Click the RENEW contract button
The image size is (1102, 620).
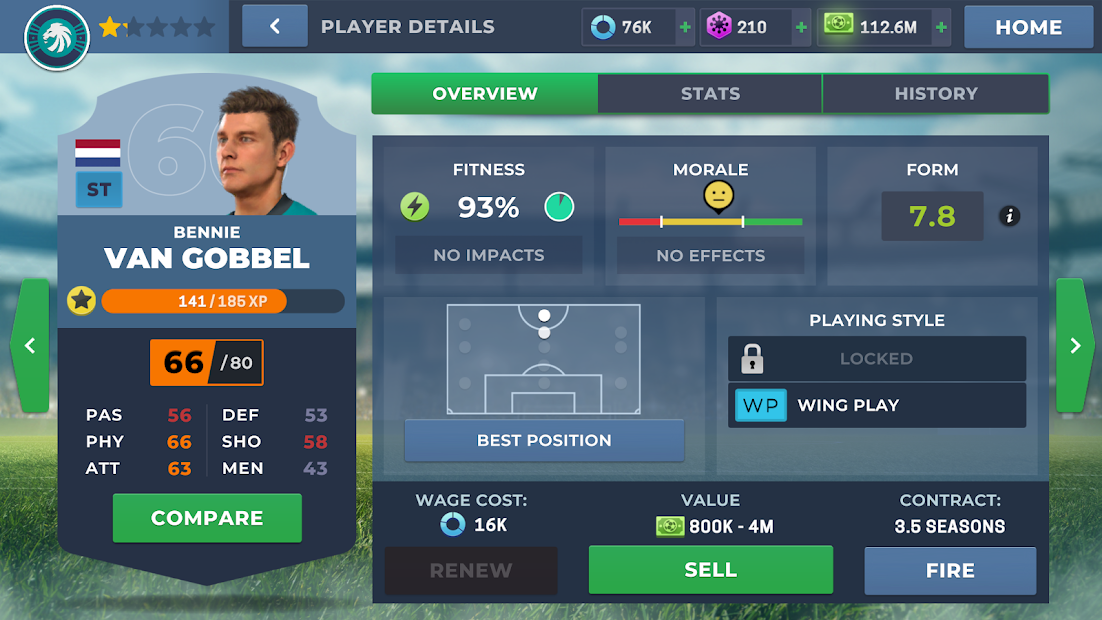coord(471,571)
